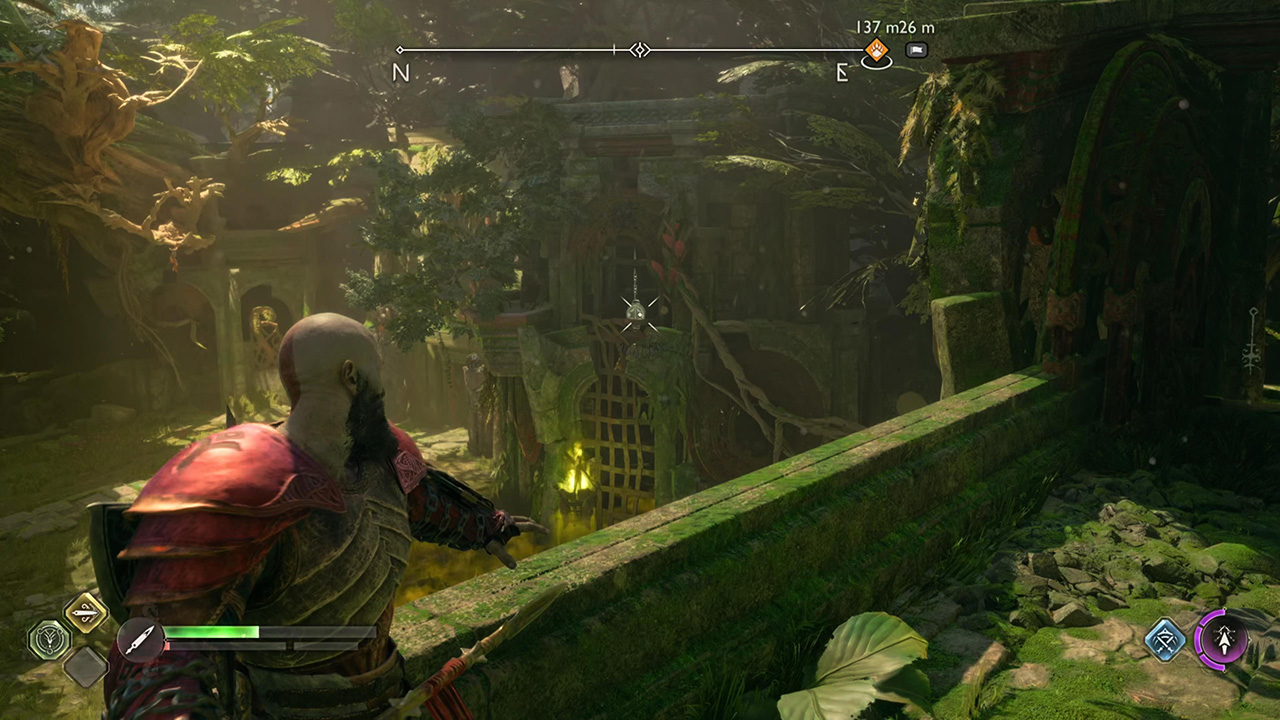The image size is (1280, 720).
Task: Click the spear weapon icon beside health bar
Action: tap(139, 638)
